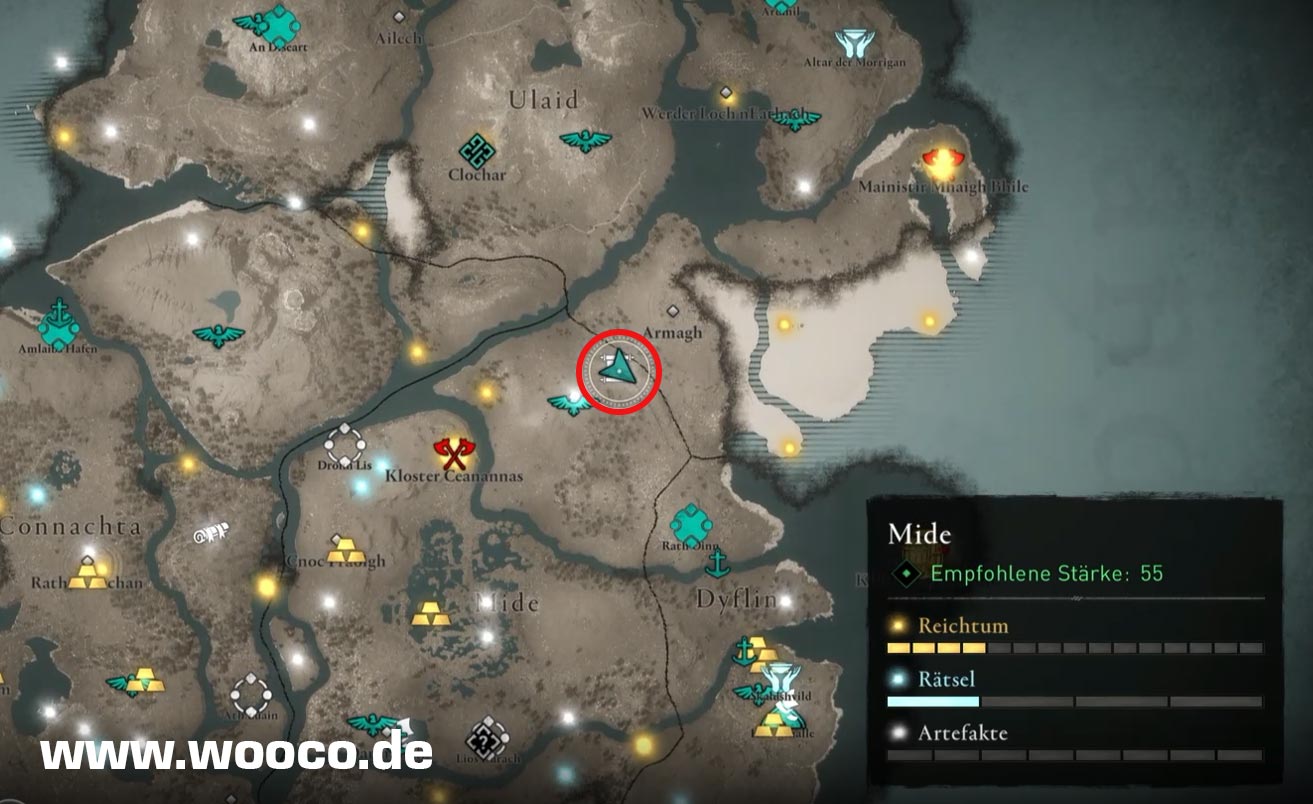Select the Ulaid eagle synchronization point
The height and width of the screenshot is (804, 1313).
point(585,141)
